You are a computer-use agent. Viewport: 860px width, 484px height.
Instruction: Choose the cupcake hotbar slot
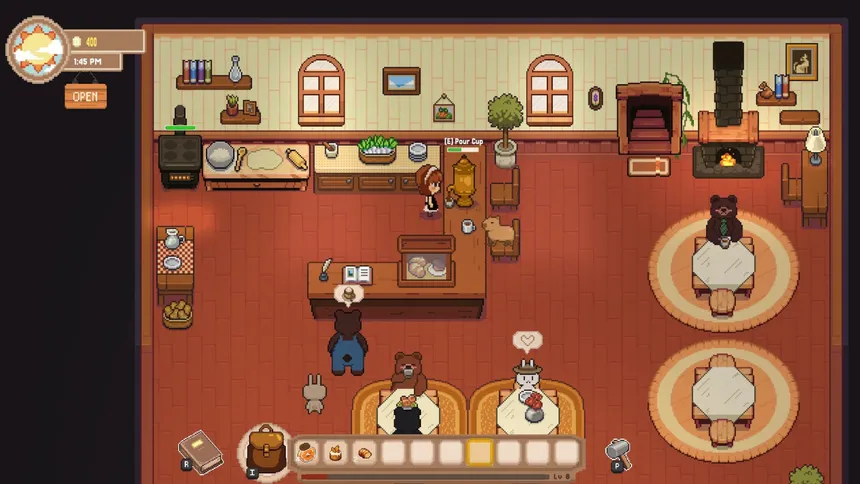pyautogui.click(x=335, y=453)
